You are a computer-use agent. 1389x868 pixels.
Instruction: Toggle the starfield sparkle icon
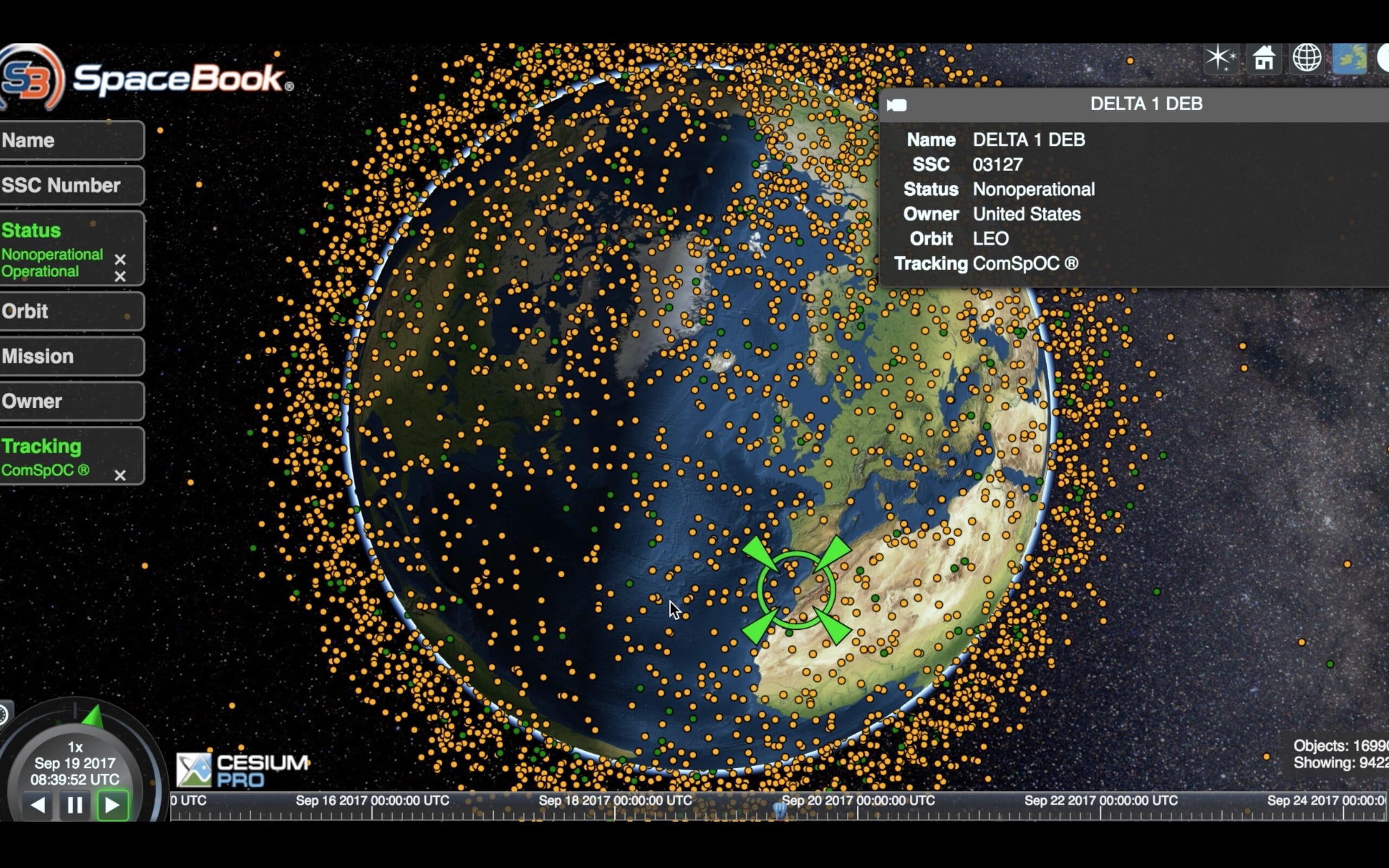1220,59
